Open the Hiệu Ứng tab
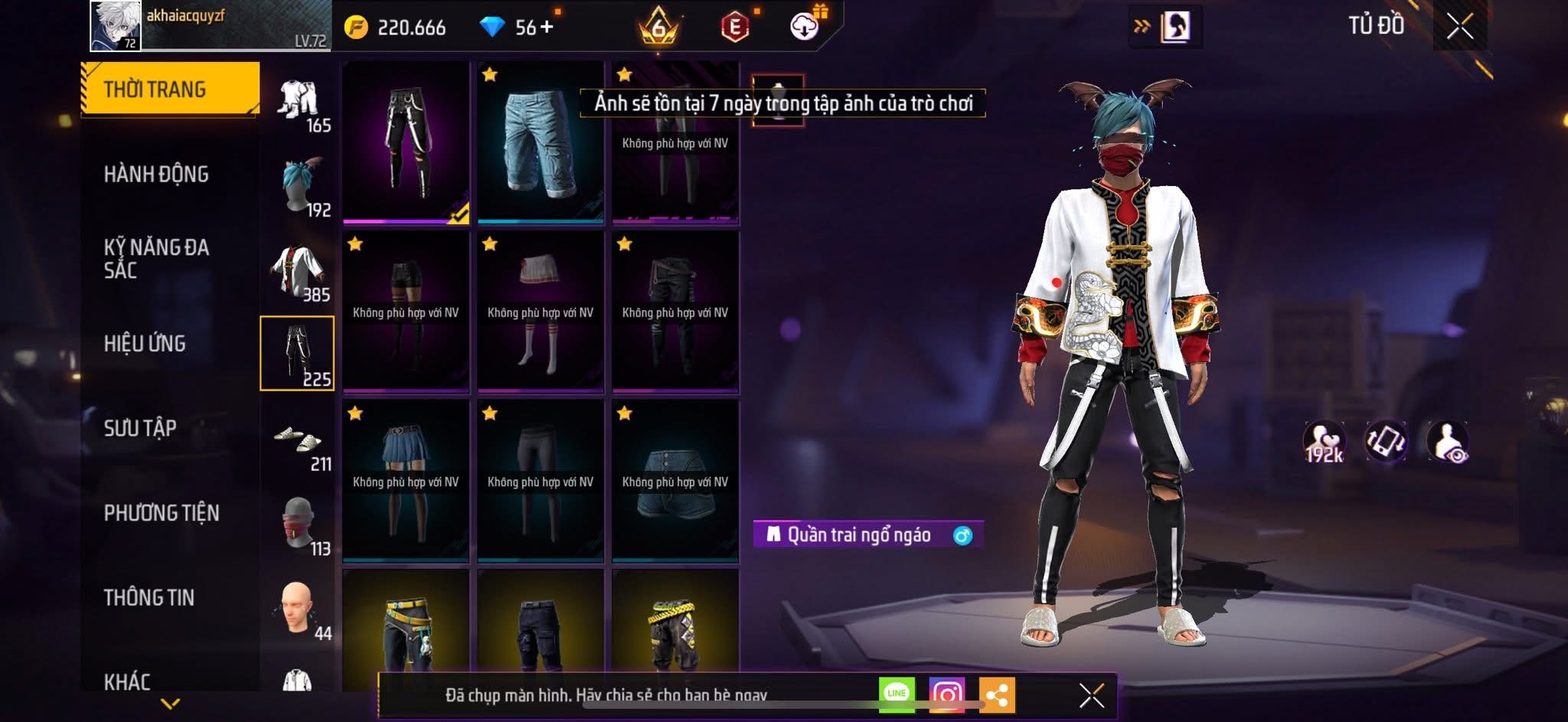The image size is (1568, 722). 145,344
